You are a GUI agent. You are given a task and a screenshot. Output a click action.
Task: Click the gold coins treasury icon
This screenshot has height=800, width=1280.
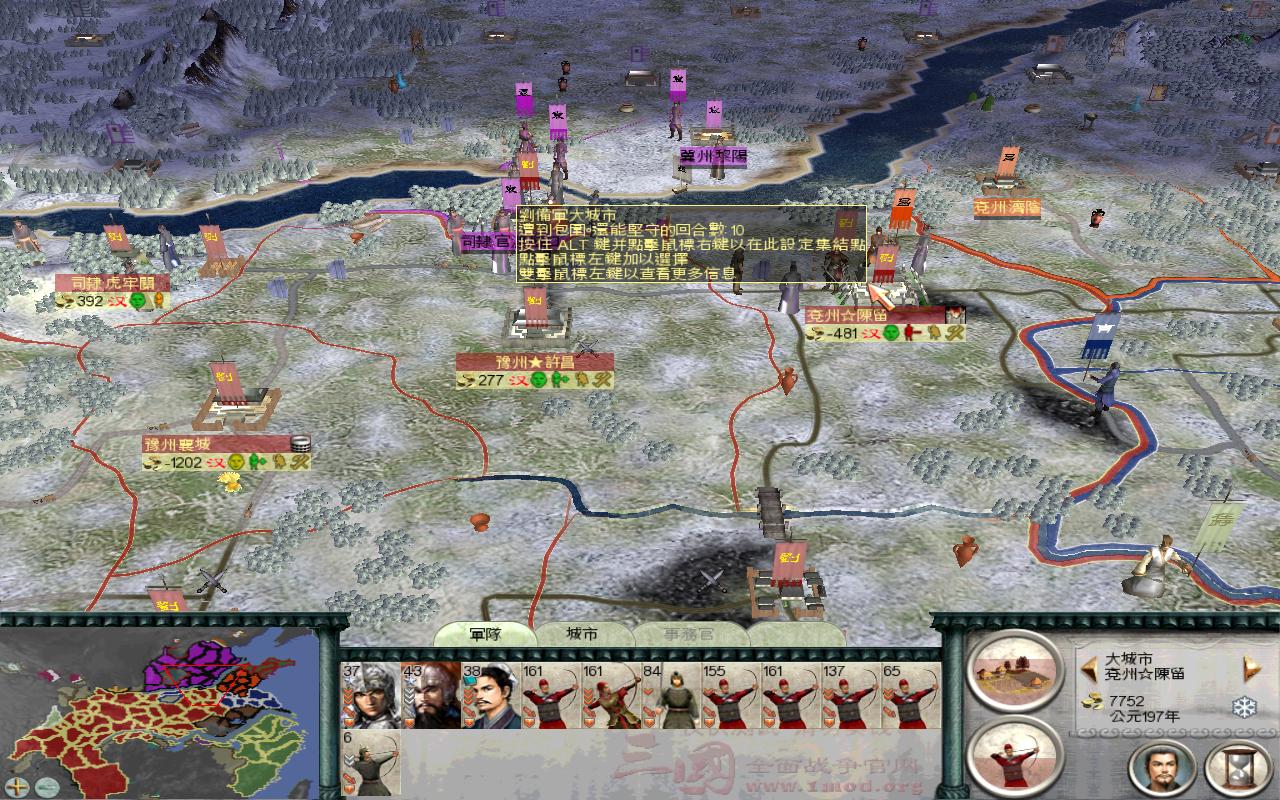pyautogui.click(x=1092, y=701)
